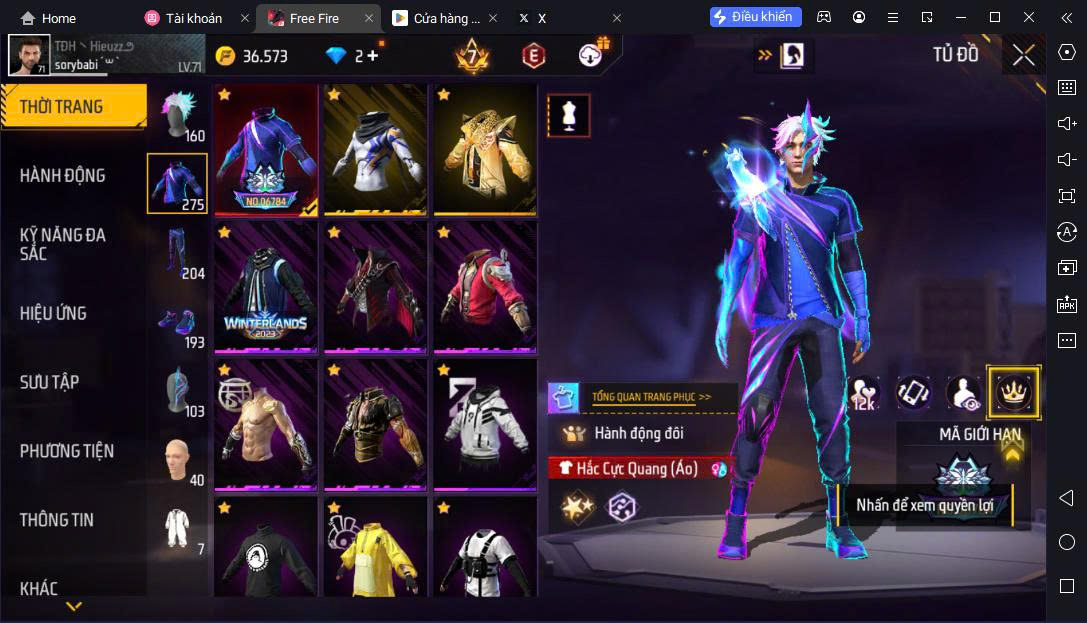Equip the yellow raincoat jacket
Image resolution: width=1087 pixels, height=623 pixels.
(375, 550)
